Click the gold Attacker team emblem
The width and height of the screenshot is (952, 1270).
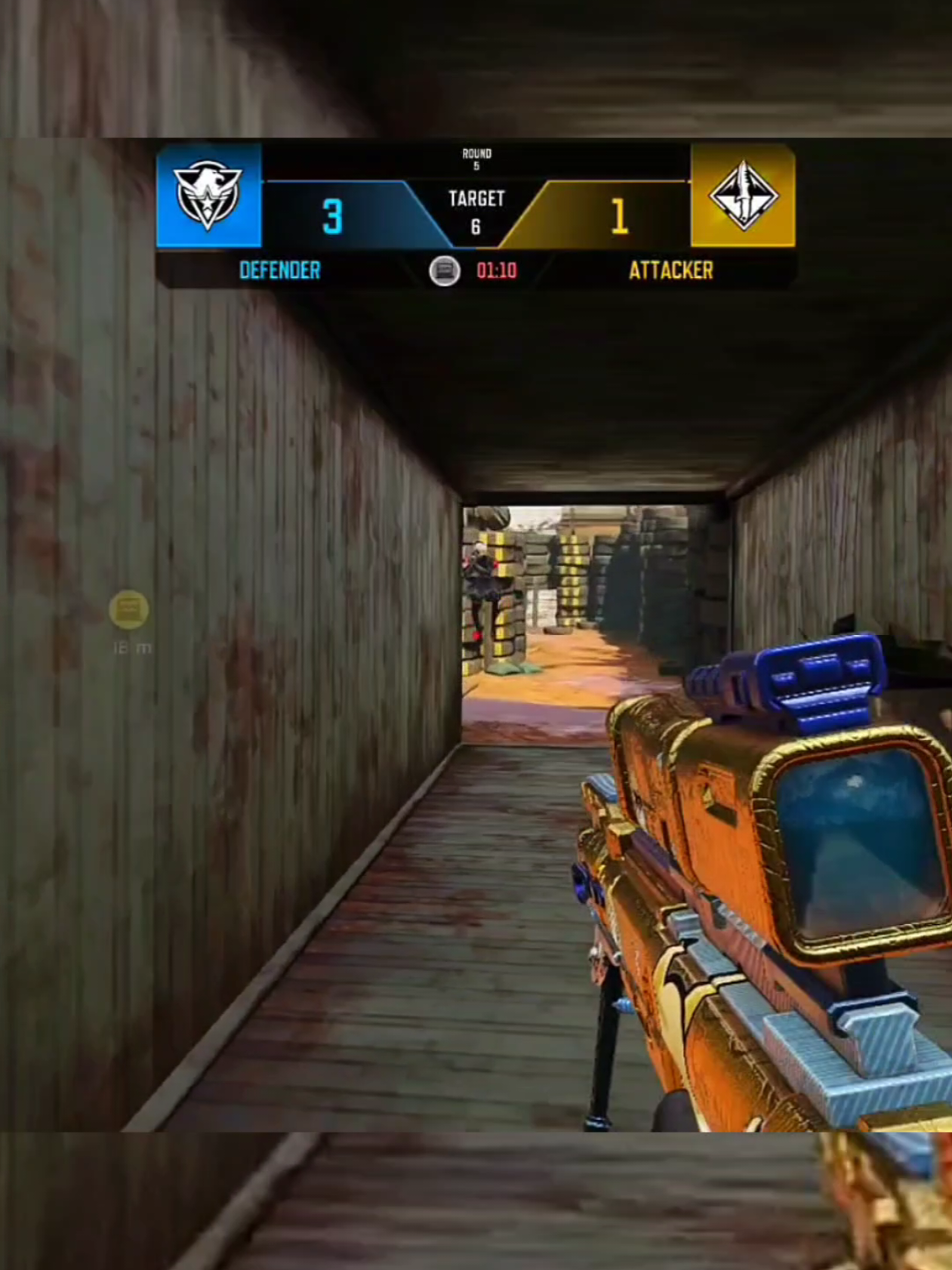click(743, 196)
